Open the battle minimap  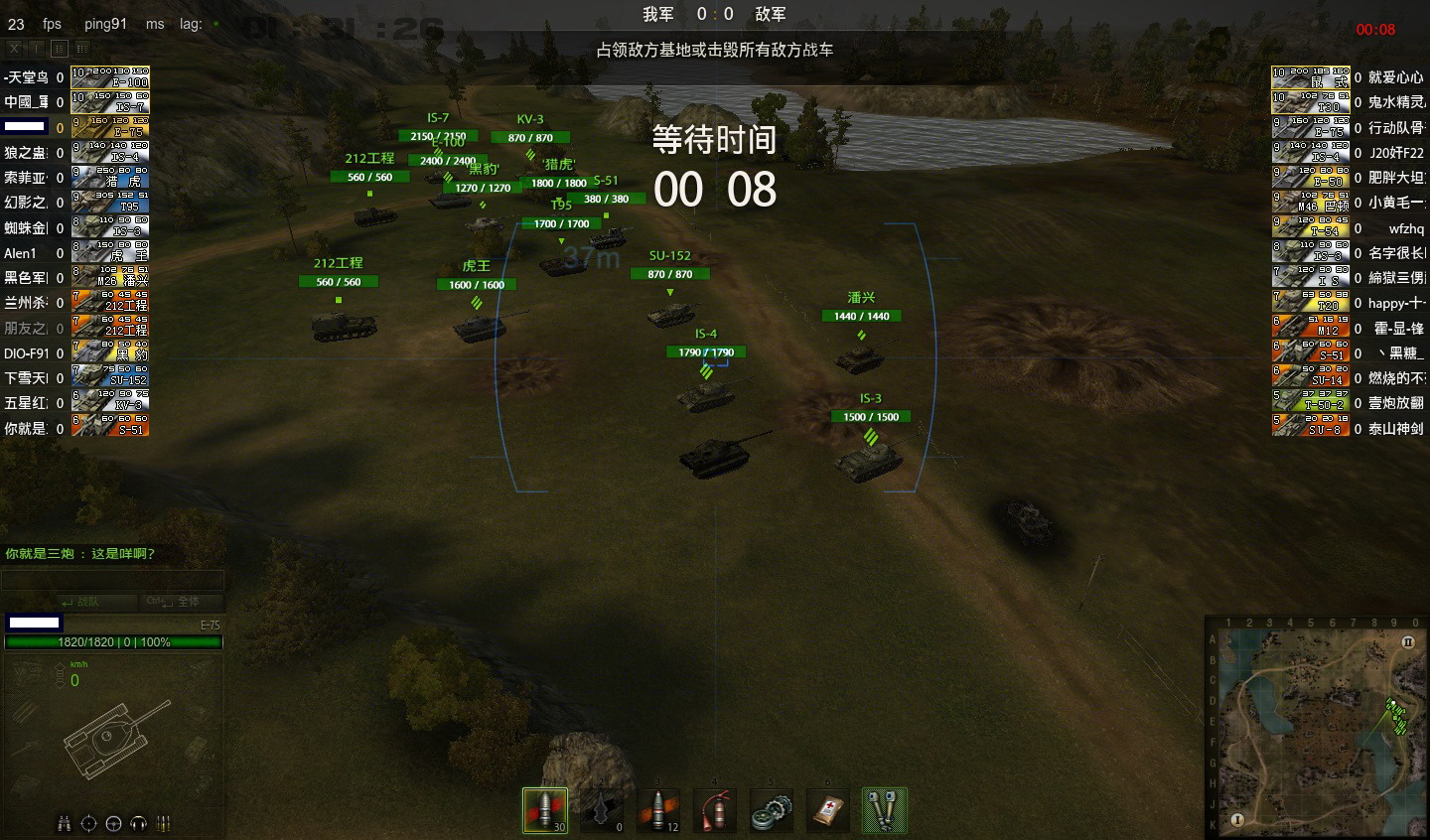pos(1316,727)
